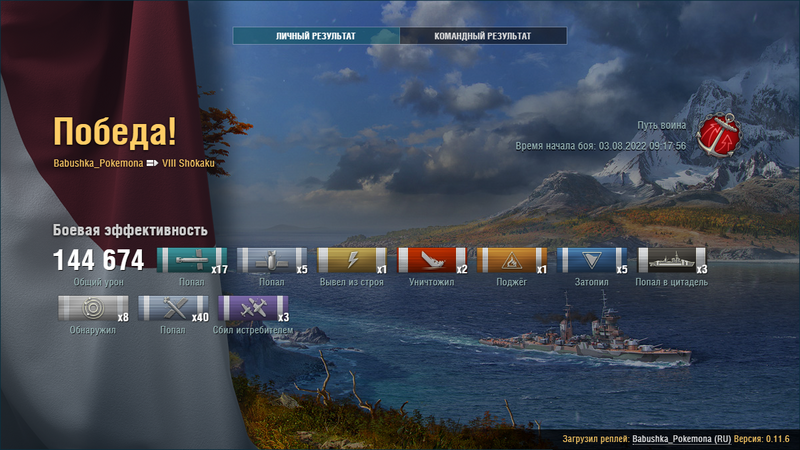
Task: Click the Обнаружил spotted ribbon
Action: coord(88,309)
